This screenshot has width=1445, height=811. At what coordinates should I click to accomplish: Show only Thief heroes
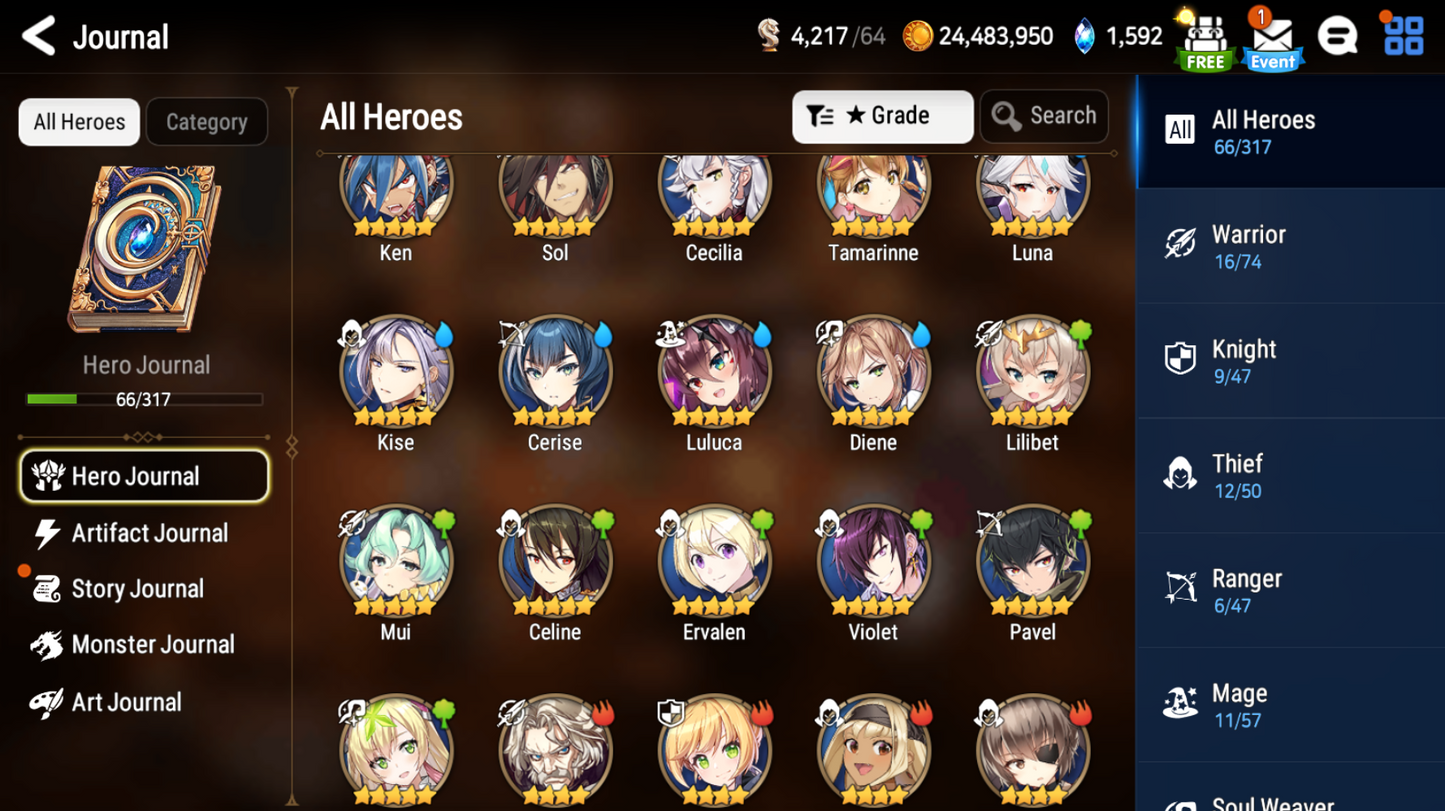[1289, 476]
